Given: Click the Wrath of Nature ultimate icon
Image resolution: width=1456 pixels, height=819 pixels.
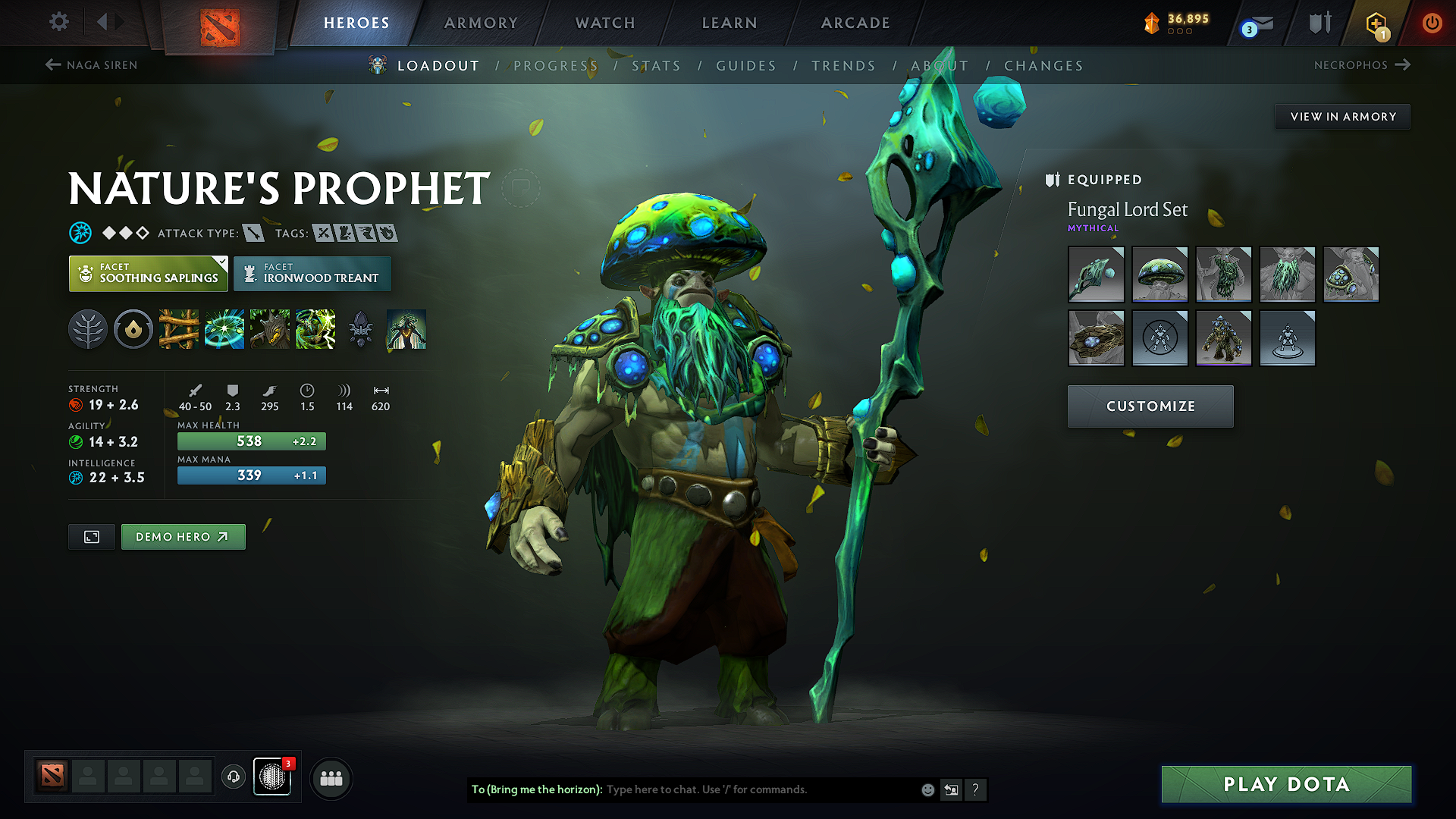Looking at the screenshot, I should pyautogui.click(x=315, y=329).
